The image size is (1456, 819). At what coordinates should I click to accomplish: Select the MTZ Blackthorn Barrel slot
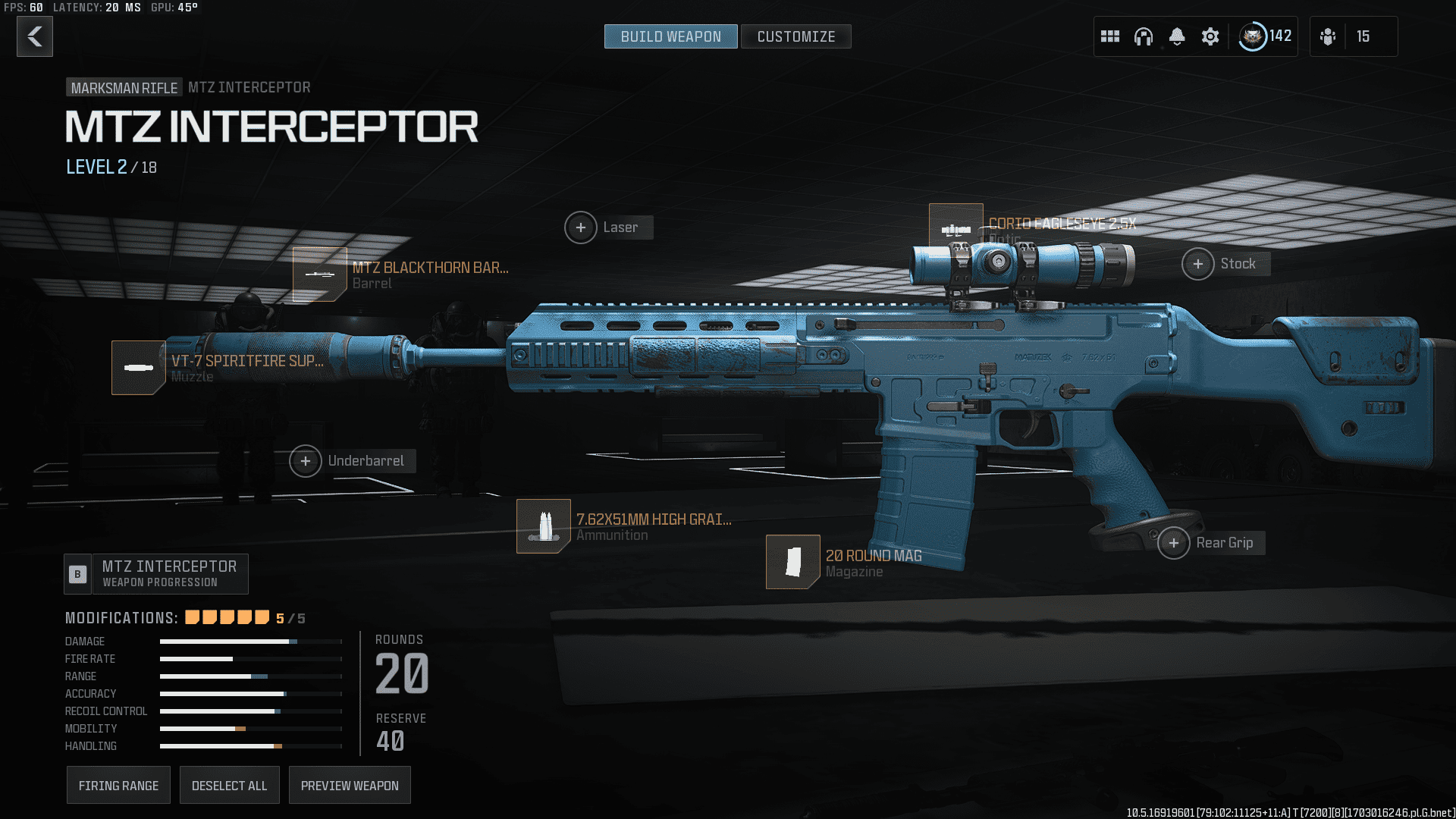[x=320, y=274]
